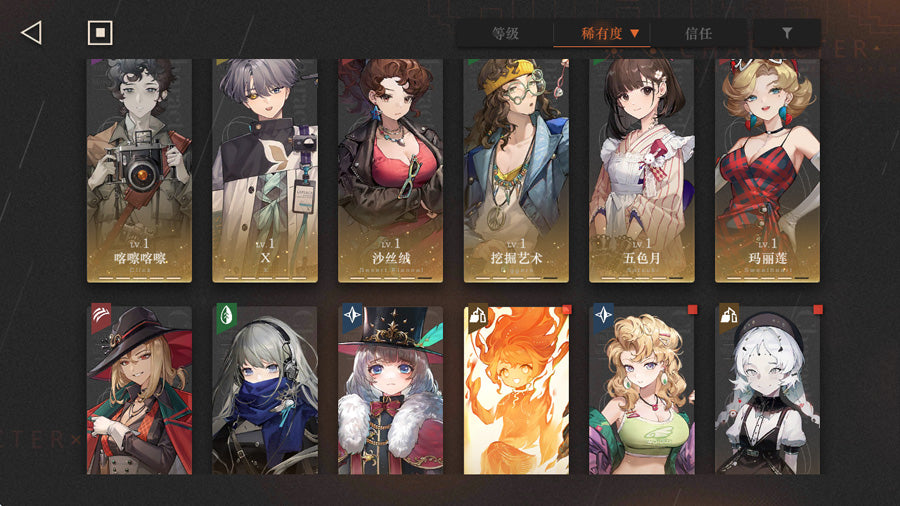Select the 沙丝绒 character card

click(x=390, y=170)
